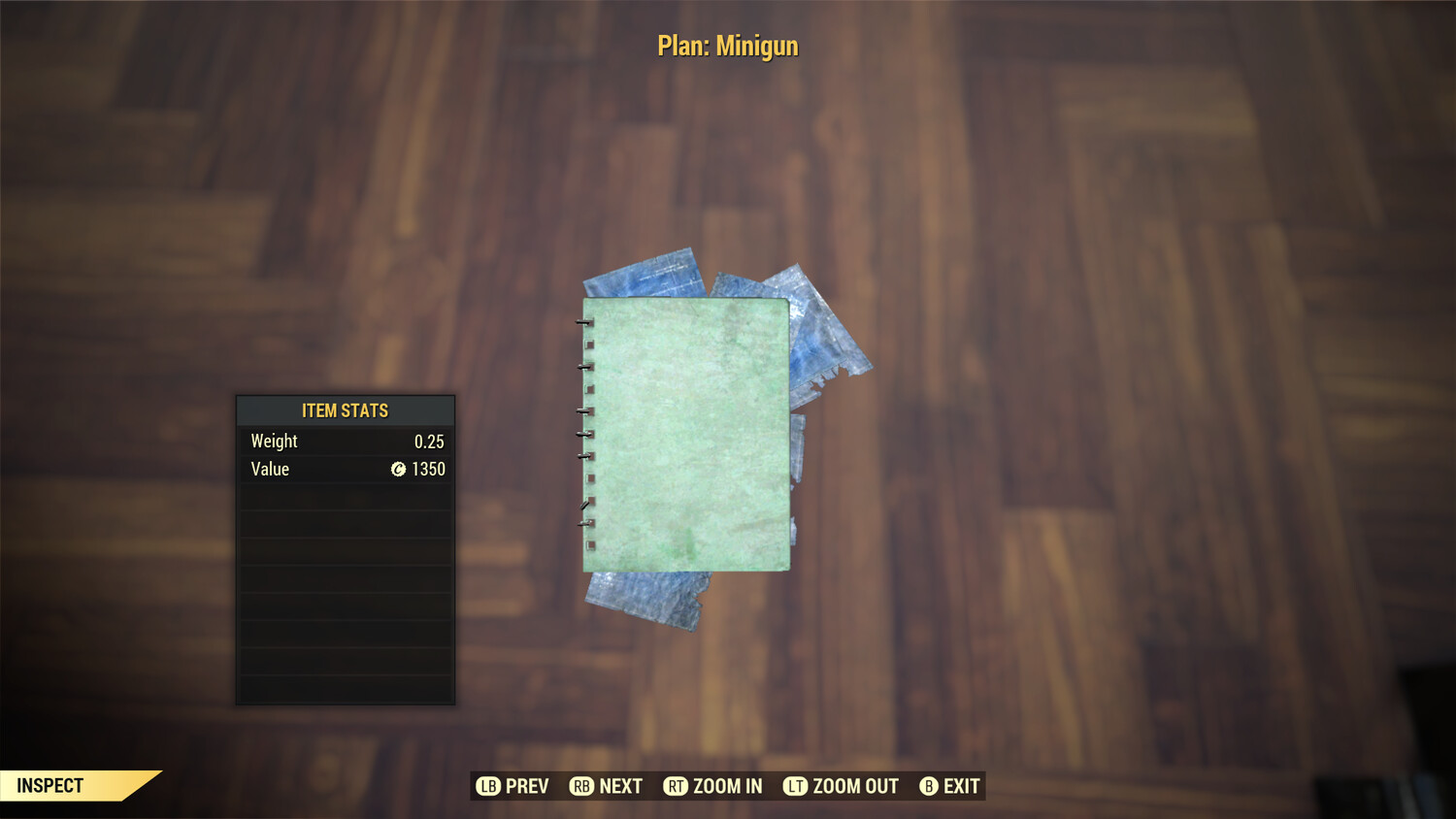This screenshot has width=1456, height=819.
Task: Select the Weight stat row
Action: 345,441
